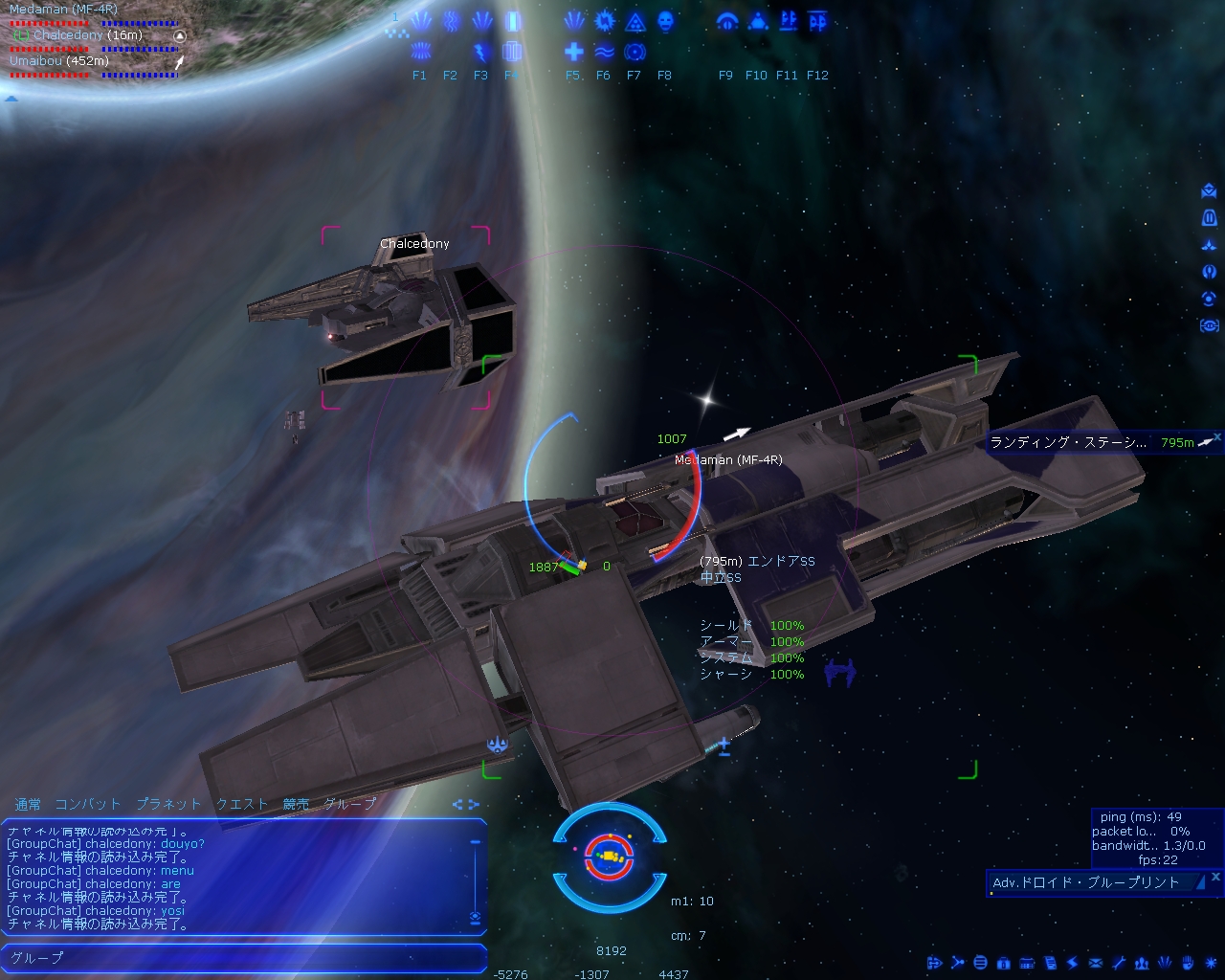Select the クエスト chat tab
Screen dimensions: 1225x980
(242, 804)
